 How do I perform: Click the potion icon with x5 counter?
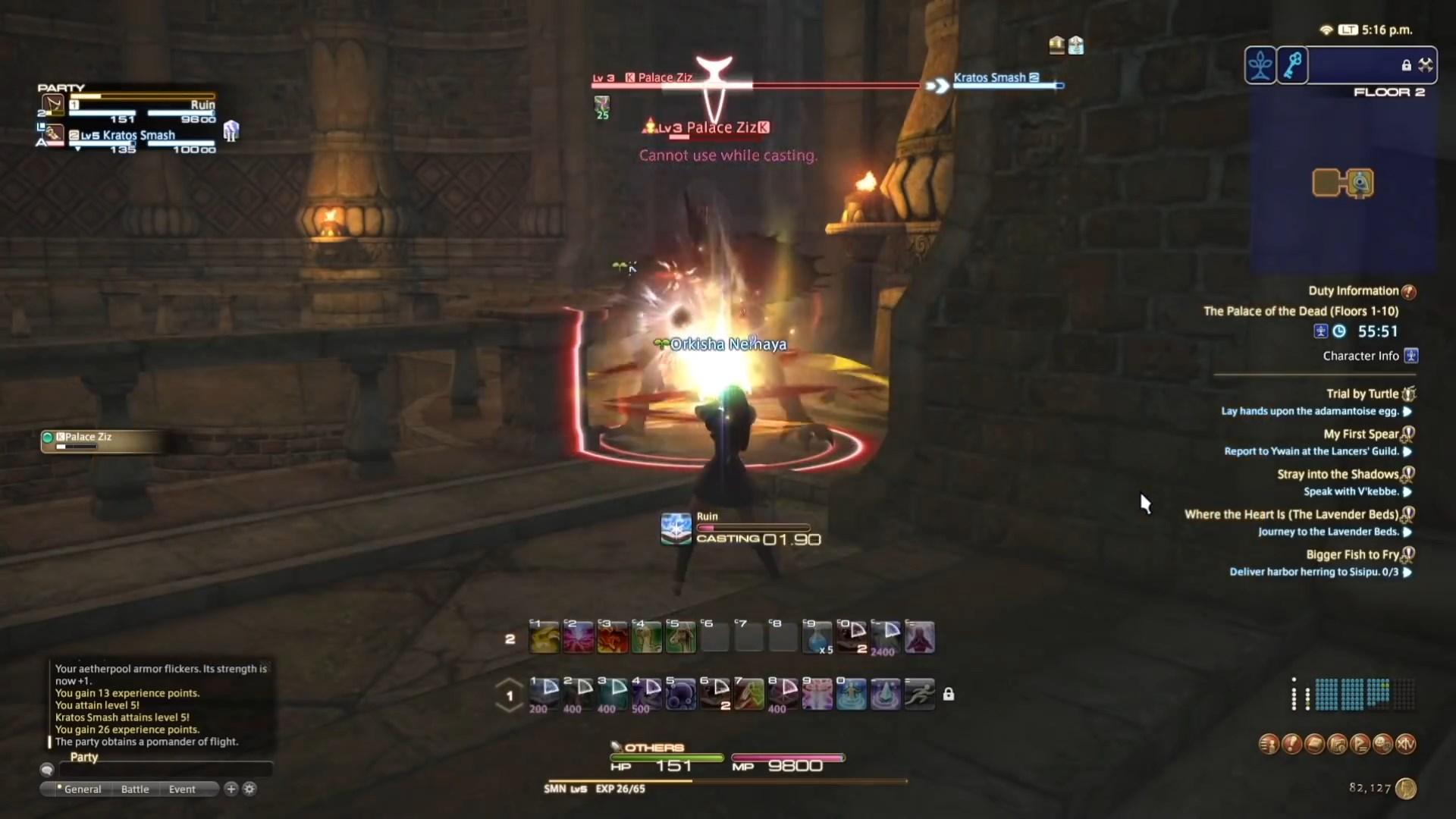coord(817,637)
